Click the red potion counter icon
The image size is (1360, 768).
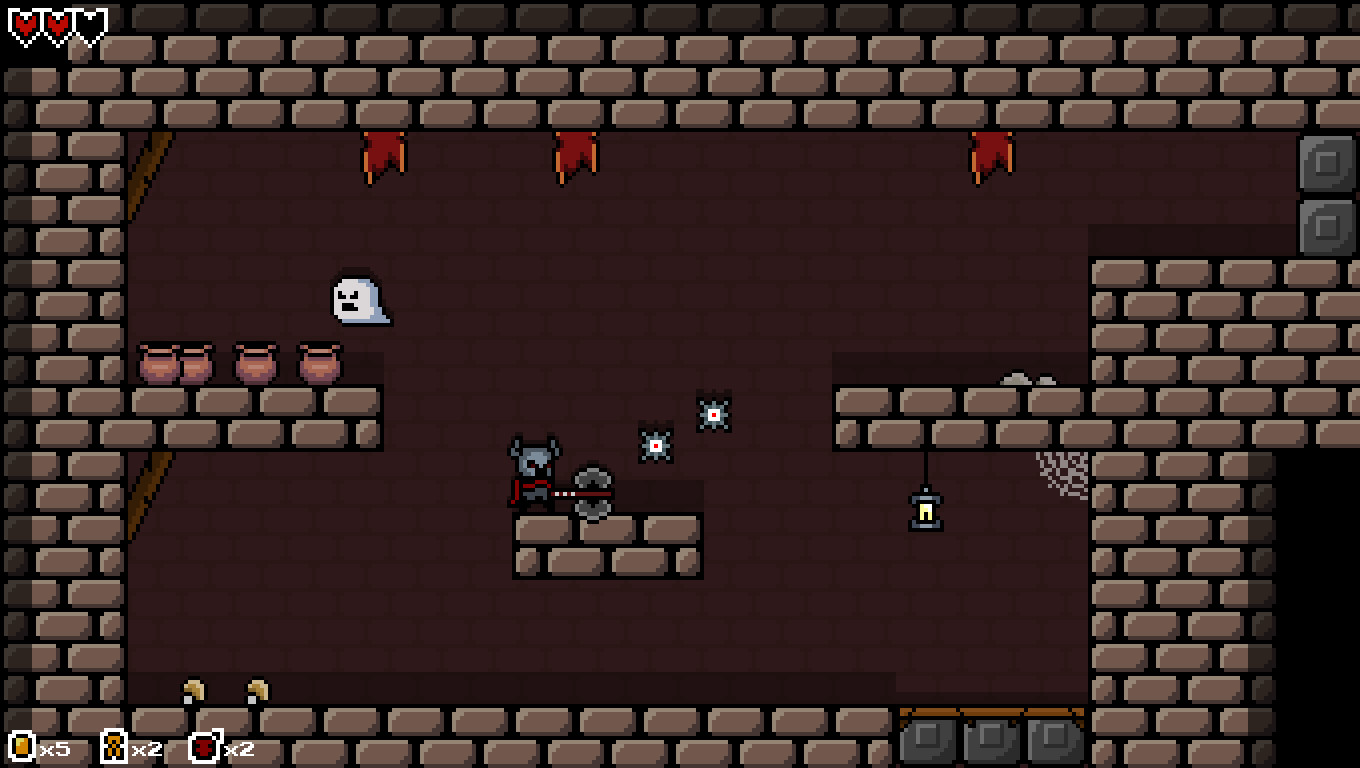point(202,747)
